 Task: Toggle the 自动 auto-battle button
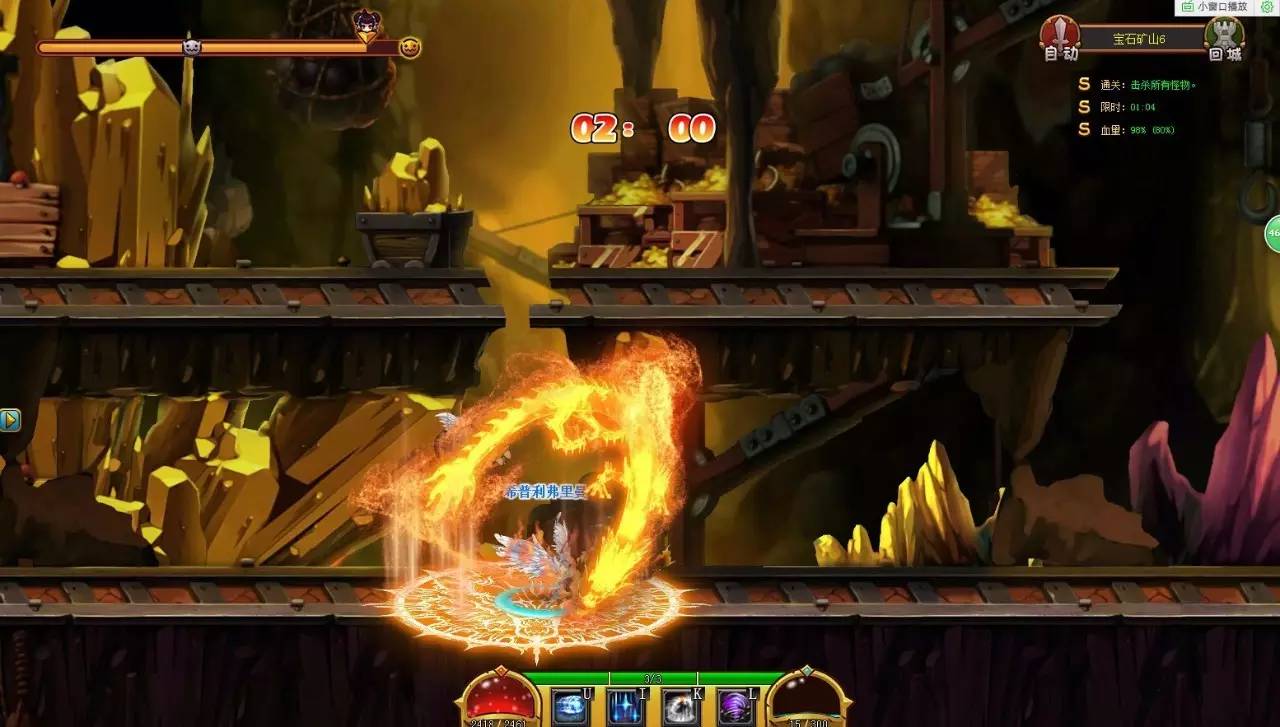[x=1060, y=38]
